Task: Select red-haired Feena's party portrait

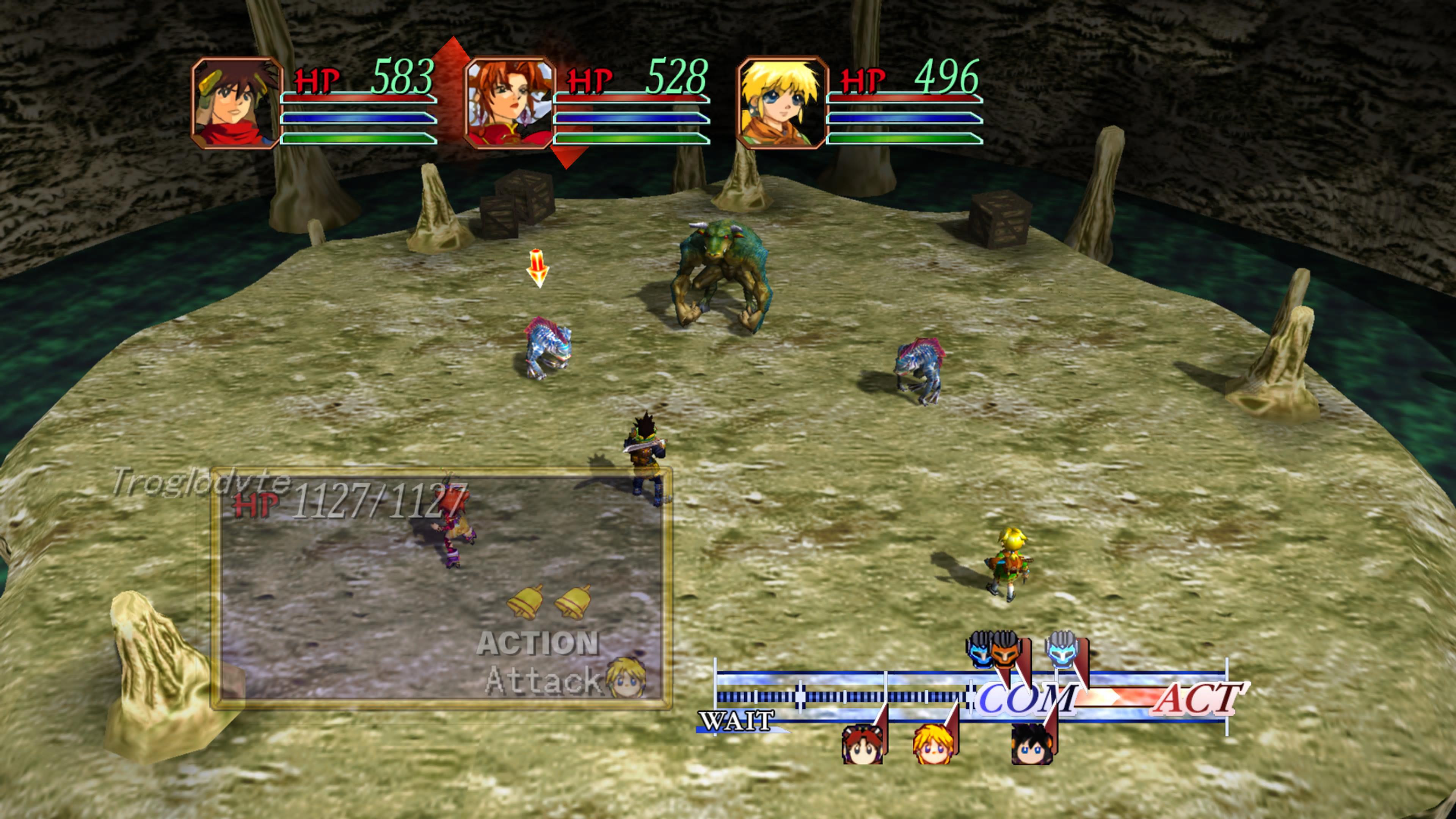Action: 509,103
